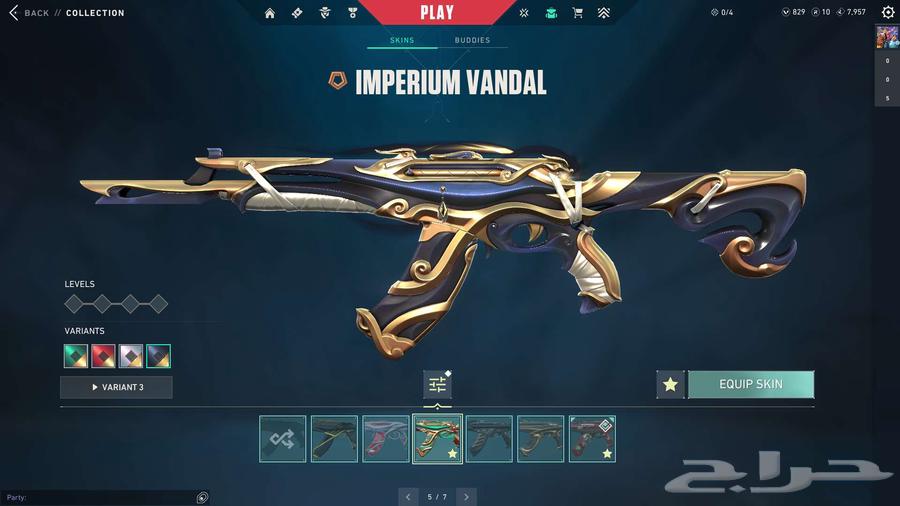Equip the Imperium Vandal skin
Image resolution: width=900 pixels, height=506 pixels.
750,384
